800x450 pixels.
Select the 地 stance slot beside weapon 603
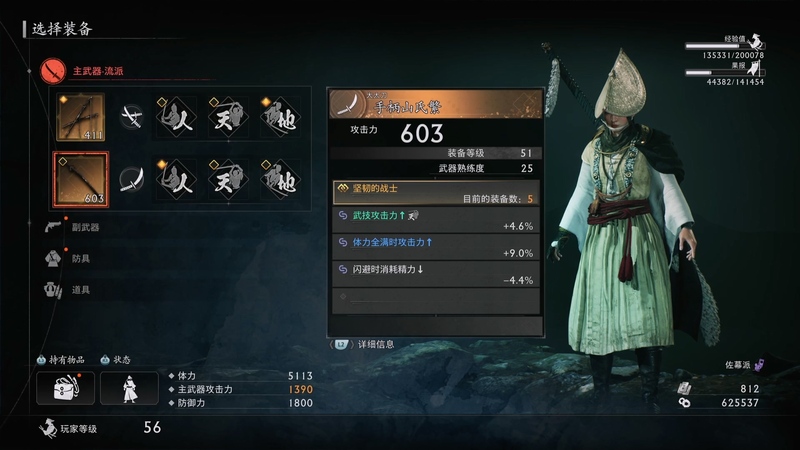pos(279,179)
